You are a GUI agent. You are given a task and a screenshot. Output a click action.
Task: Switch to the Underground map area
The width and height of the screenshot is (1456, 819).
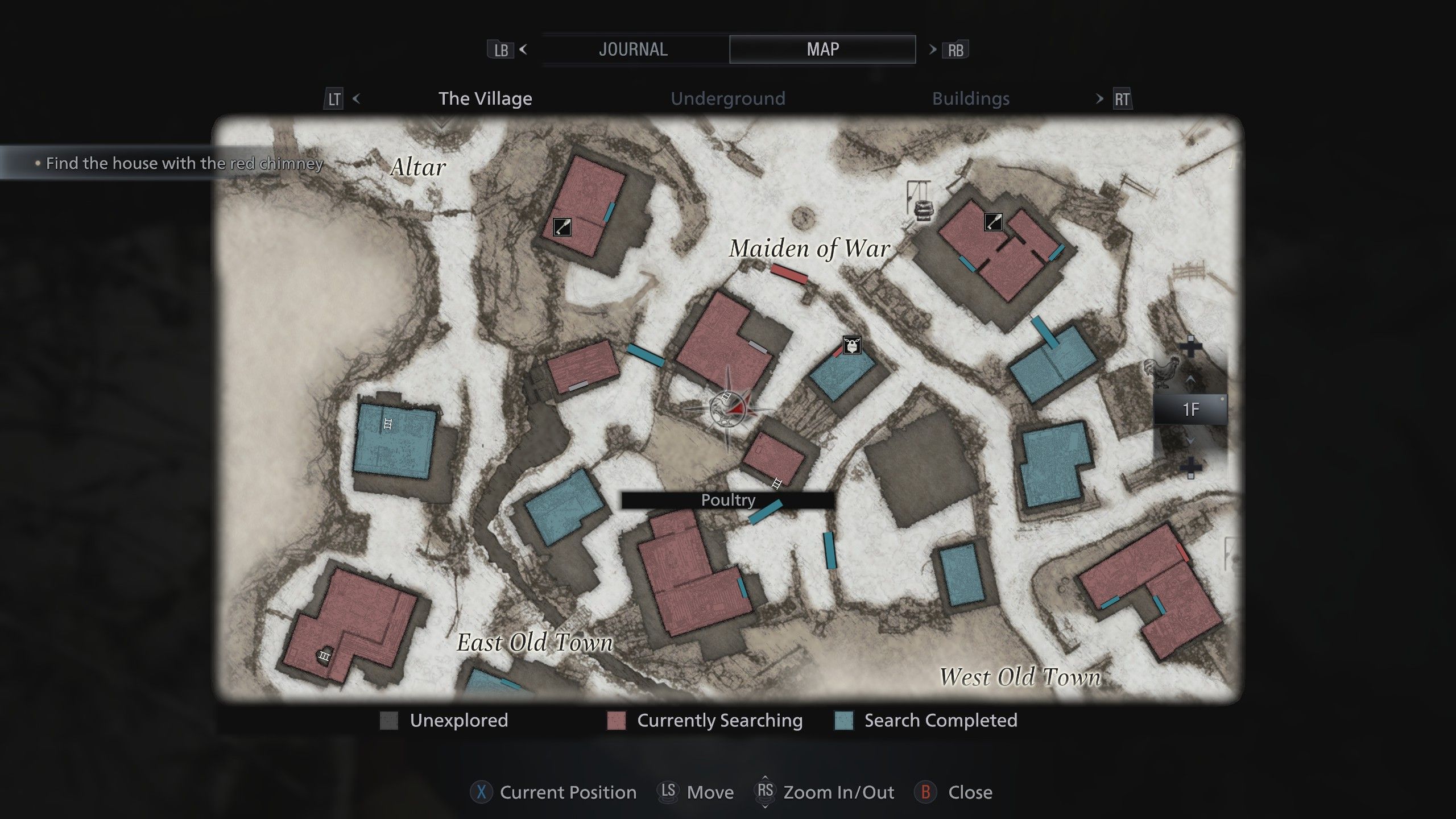pyautogui.click(x=727, y=98)
